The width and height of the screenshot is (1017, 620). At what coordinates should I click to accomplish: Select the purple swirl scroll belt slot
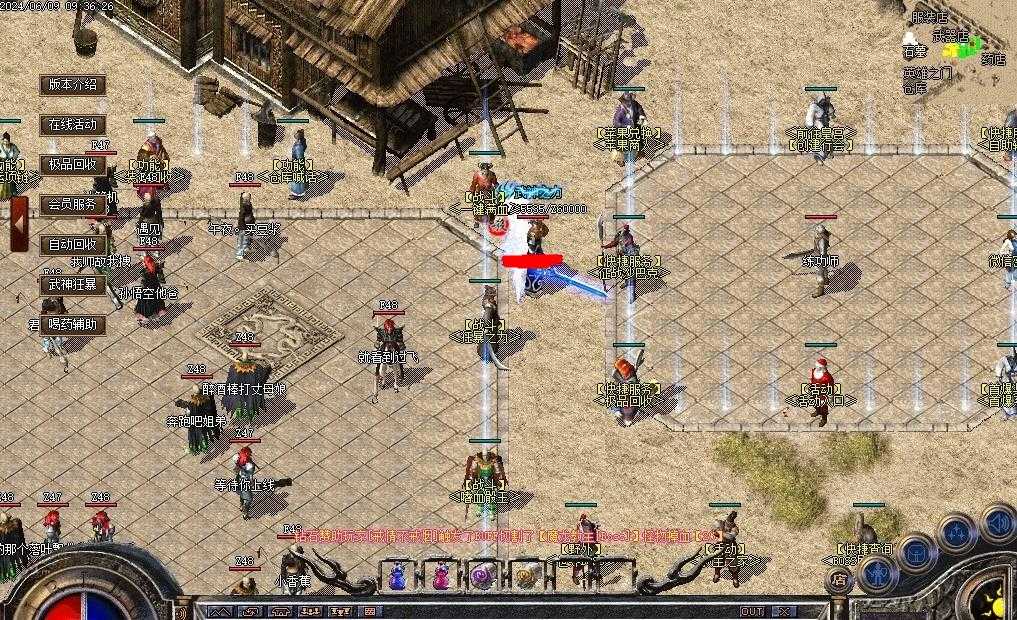tap(483, 576)
